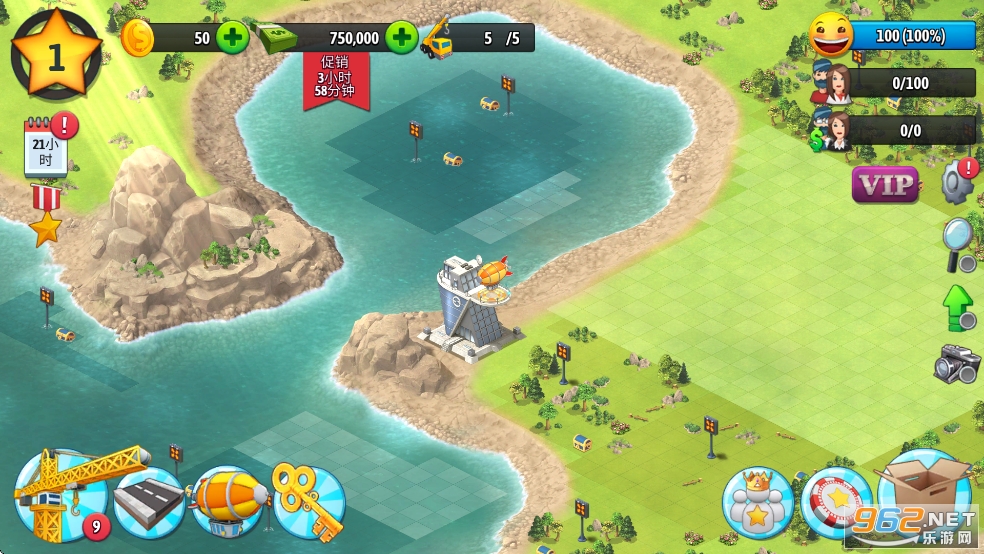The height and width of the screenshot is (554, 984).
Task: Open the crowned leaderboard button
Action: pos(758,502)
